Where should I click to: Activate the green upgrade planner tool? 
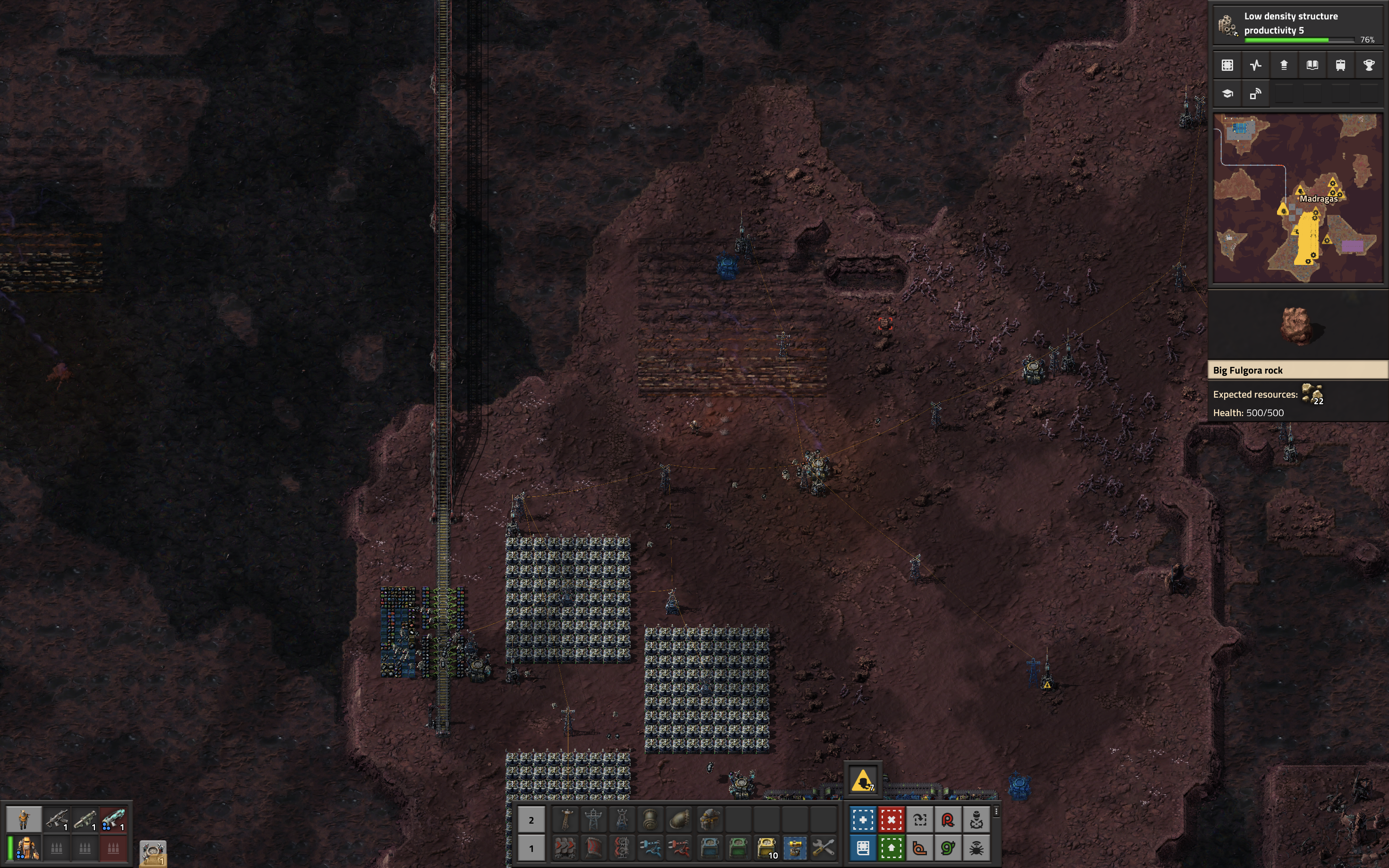click(891, 848)
